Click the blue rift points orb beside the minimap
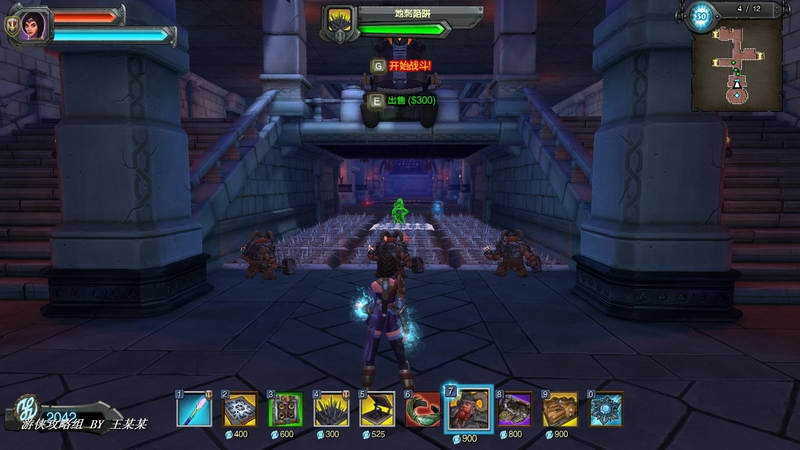The height and width of the screenshot is (450, 800). tap(701, 17)
